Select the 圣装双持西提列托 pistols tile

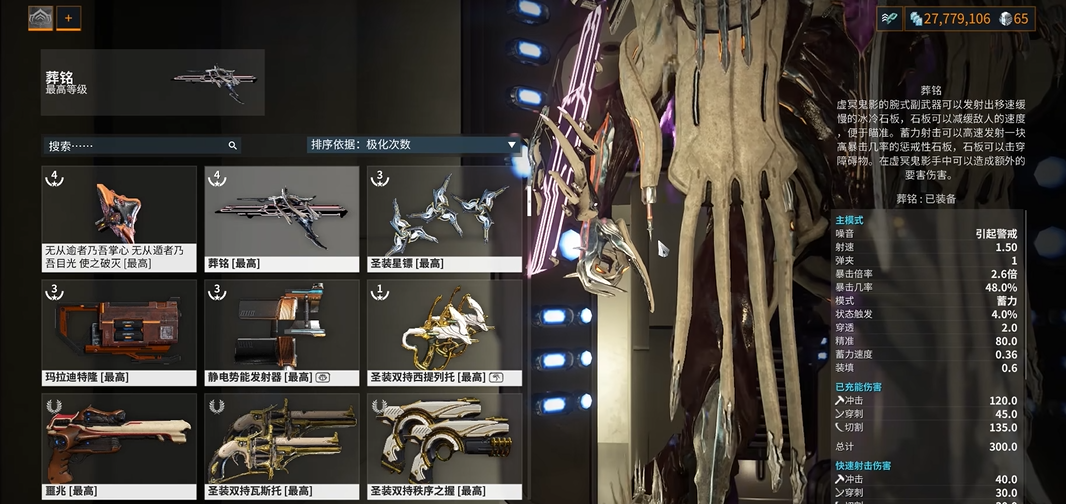coord(444,332)
